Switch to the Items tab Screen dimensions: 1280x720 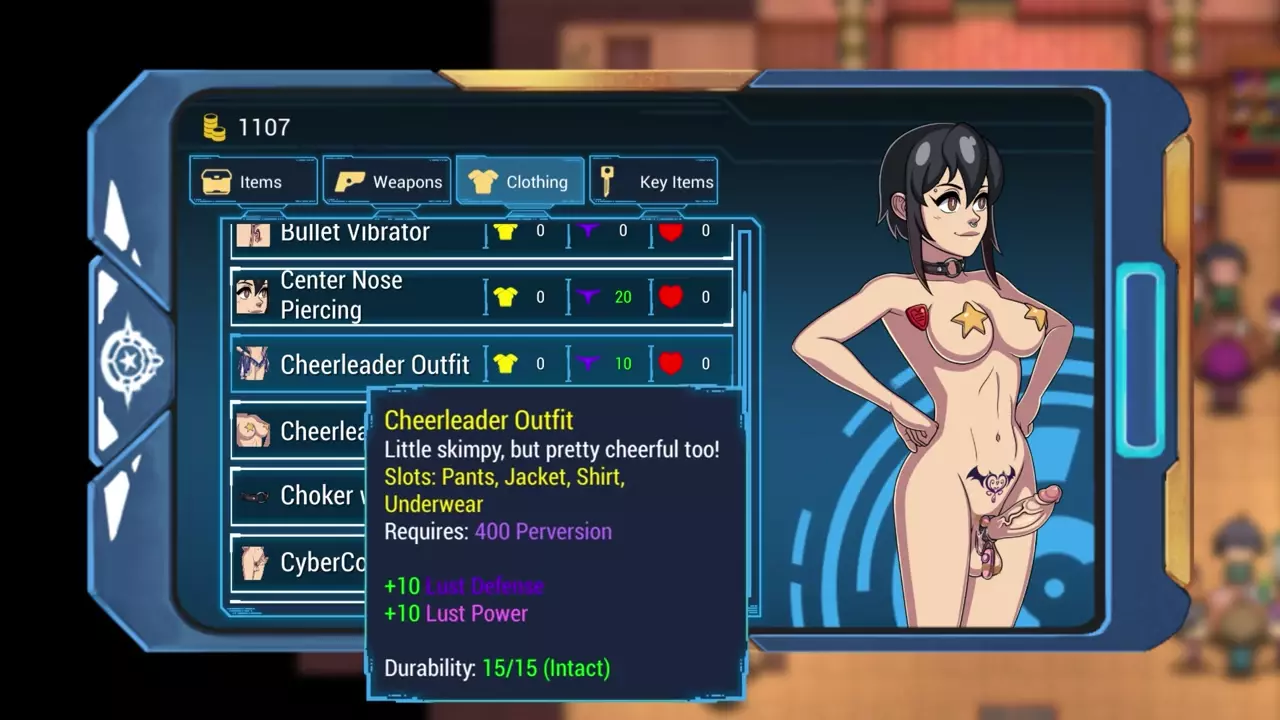253,181
